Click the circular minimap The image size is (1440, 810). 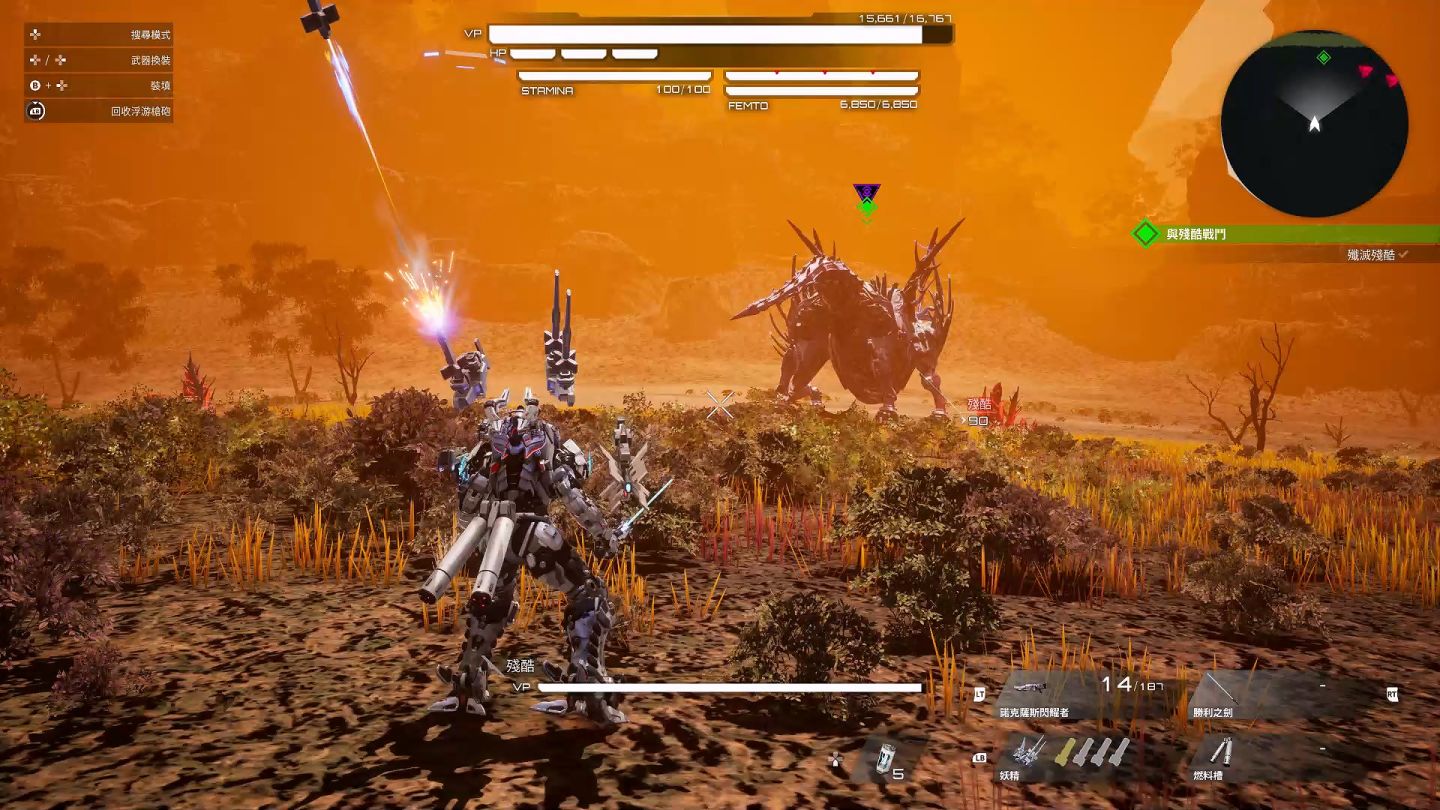point(1314,124)
